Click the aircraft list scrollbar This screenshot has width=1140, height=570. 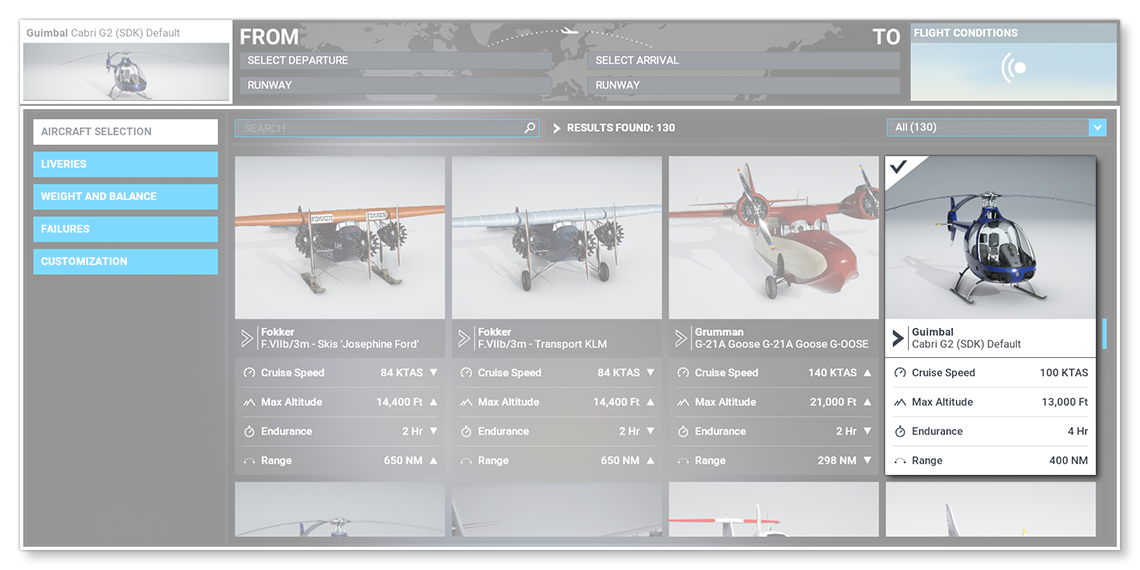[x=1104, y=334]
